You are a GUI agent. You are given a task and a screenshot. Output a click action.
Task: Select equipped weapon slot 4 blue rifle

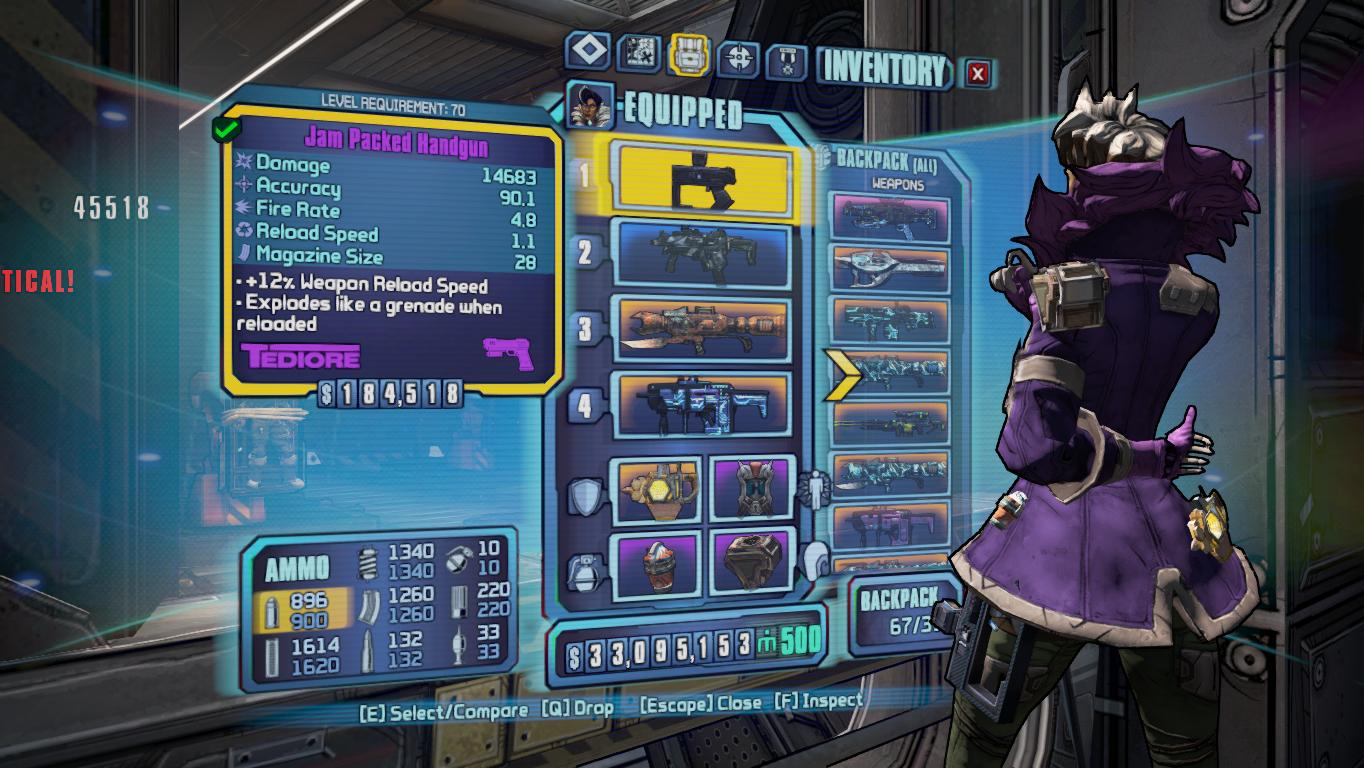(705, 404)
